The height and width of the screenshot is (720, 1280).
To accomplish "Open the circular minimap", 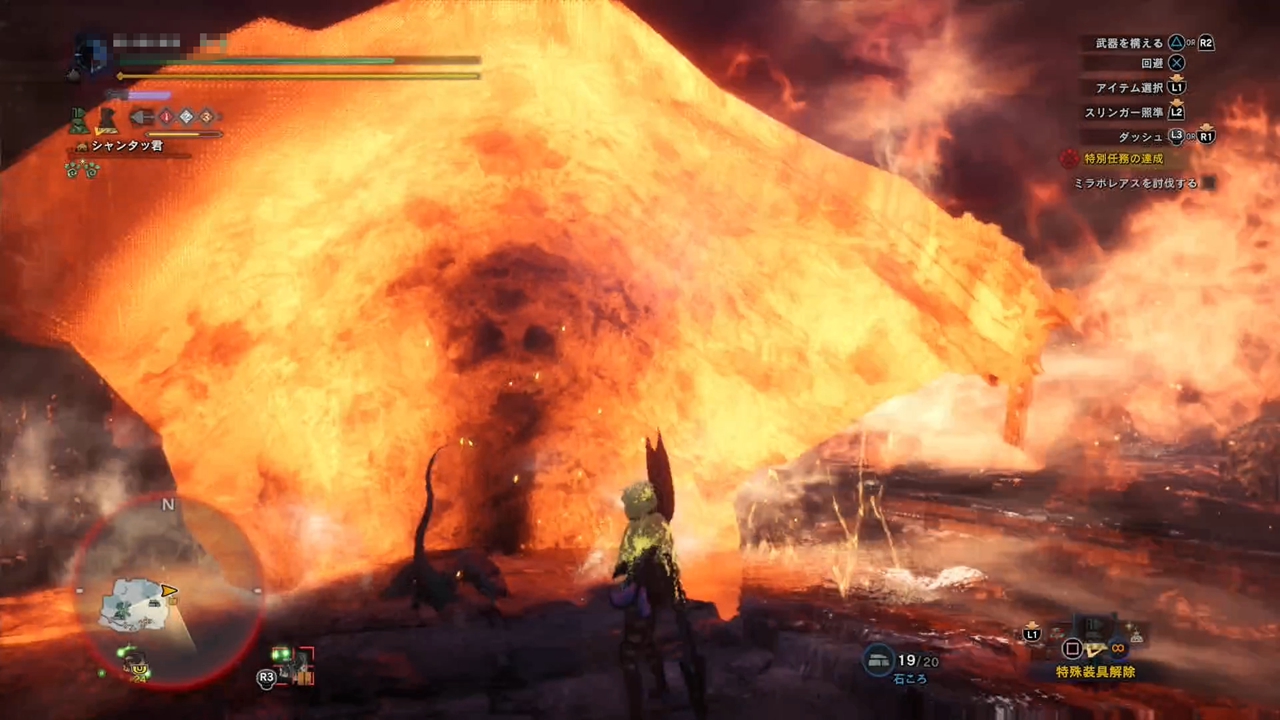I will 167,593.
